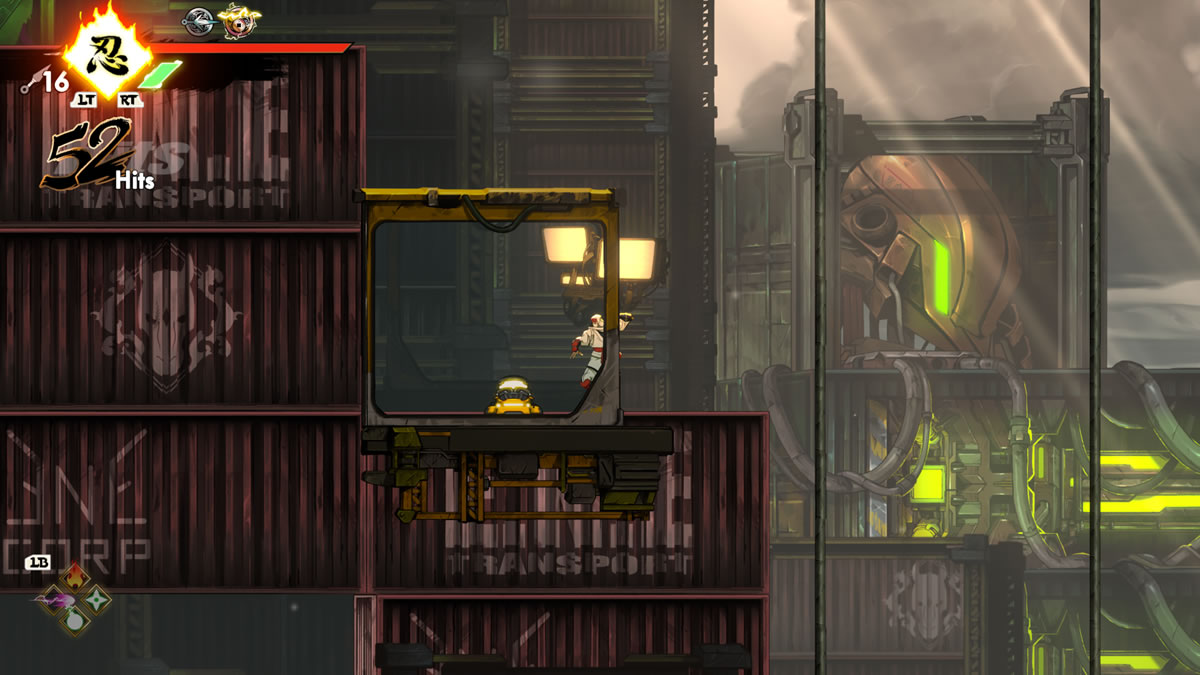Select the golden ring amulet icon
1200x675 pixels.
238,19
